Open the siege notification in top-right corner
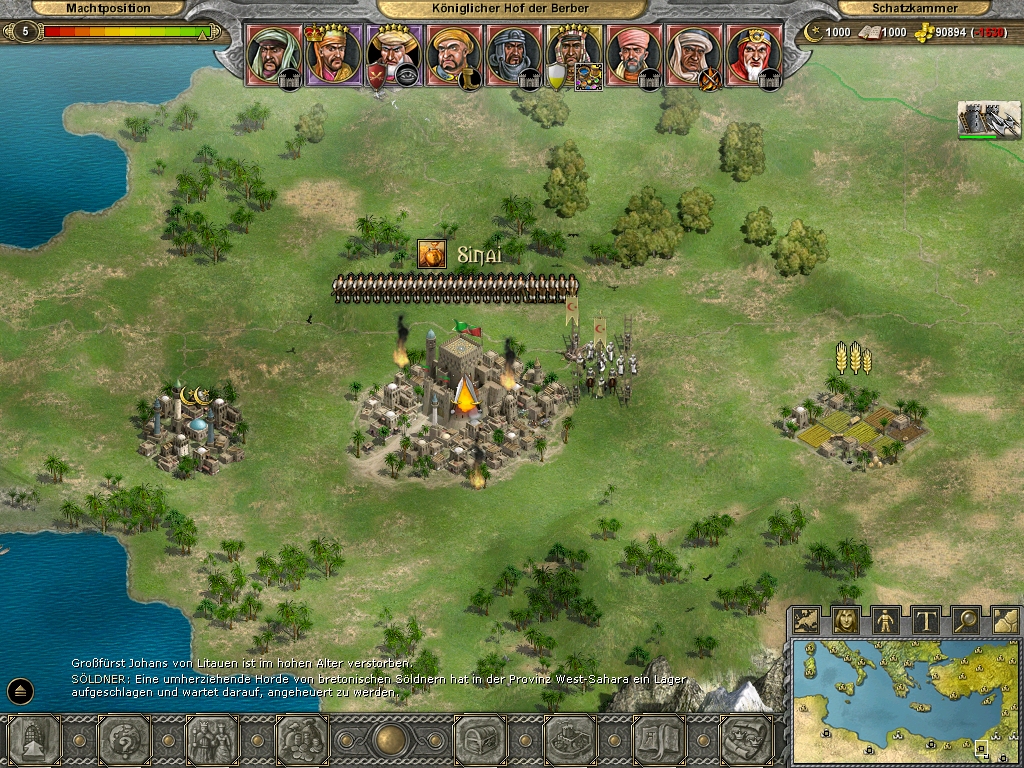This screenshot has height=768, width=1024. tap(988, 120)
